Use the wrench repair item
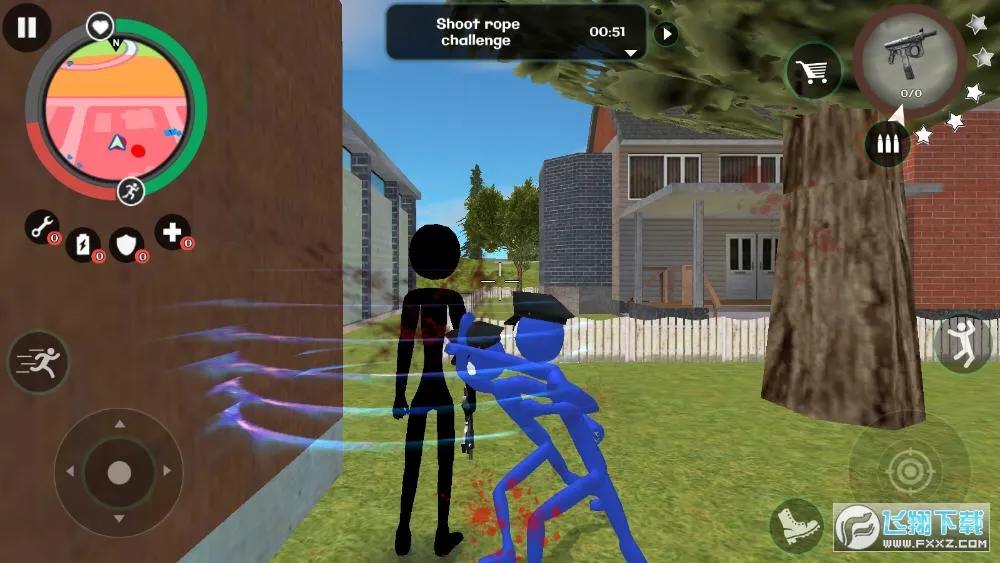 pos(42,227)
